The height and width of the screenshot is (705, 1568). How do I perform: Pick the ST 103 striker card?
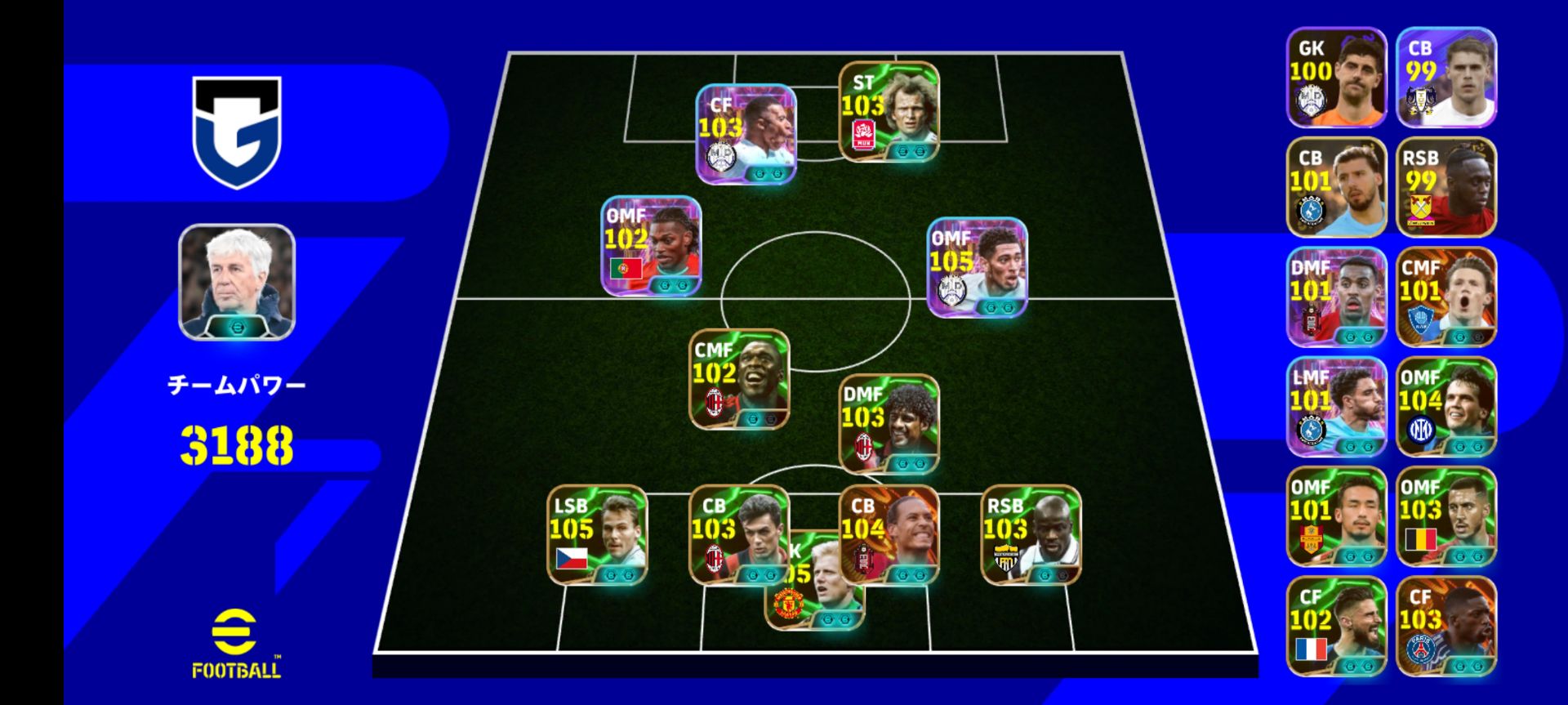point(889,112)
